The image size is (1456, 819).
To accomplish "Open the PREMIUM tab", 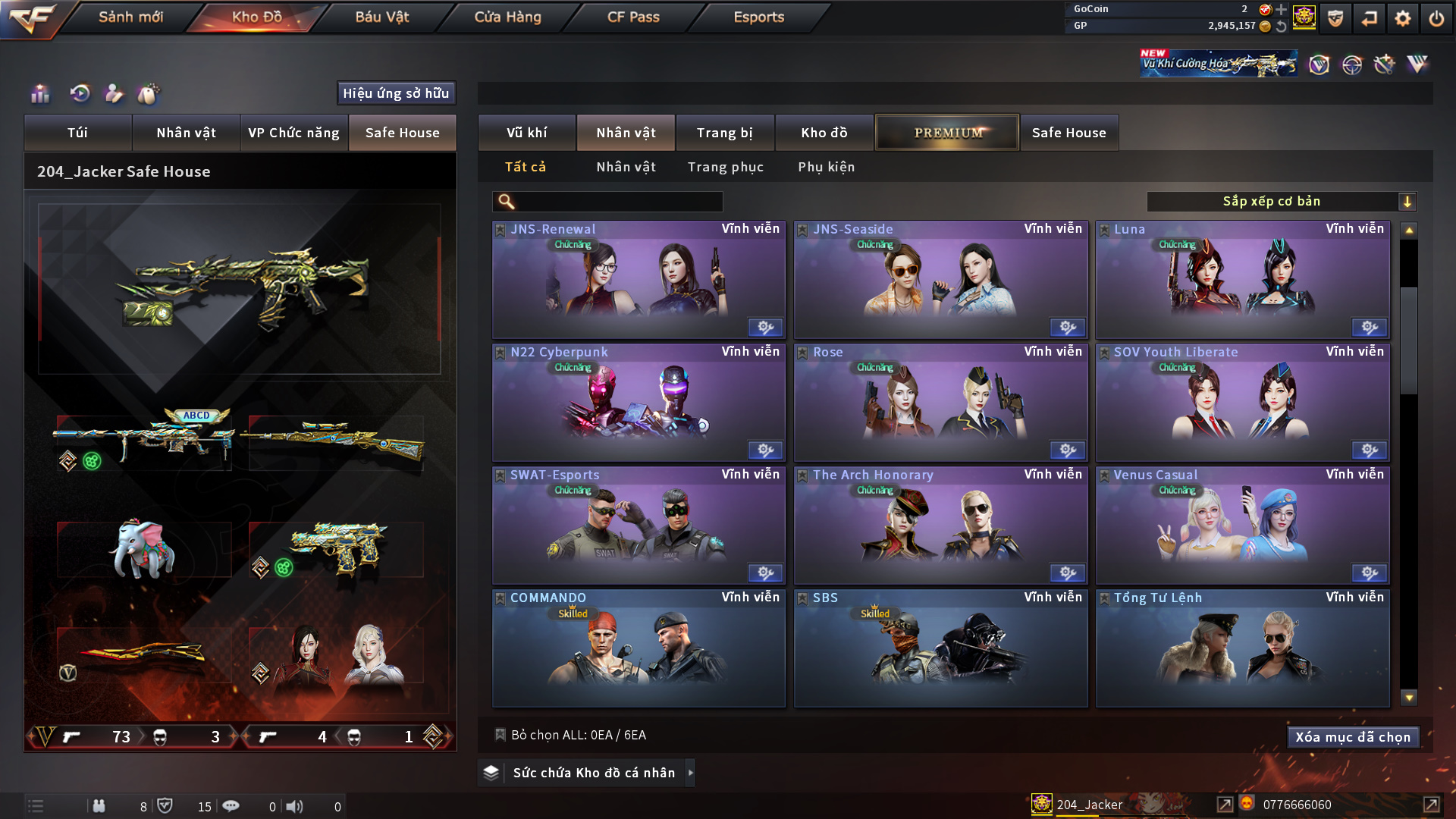I will coord(947,133).
